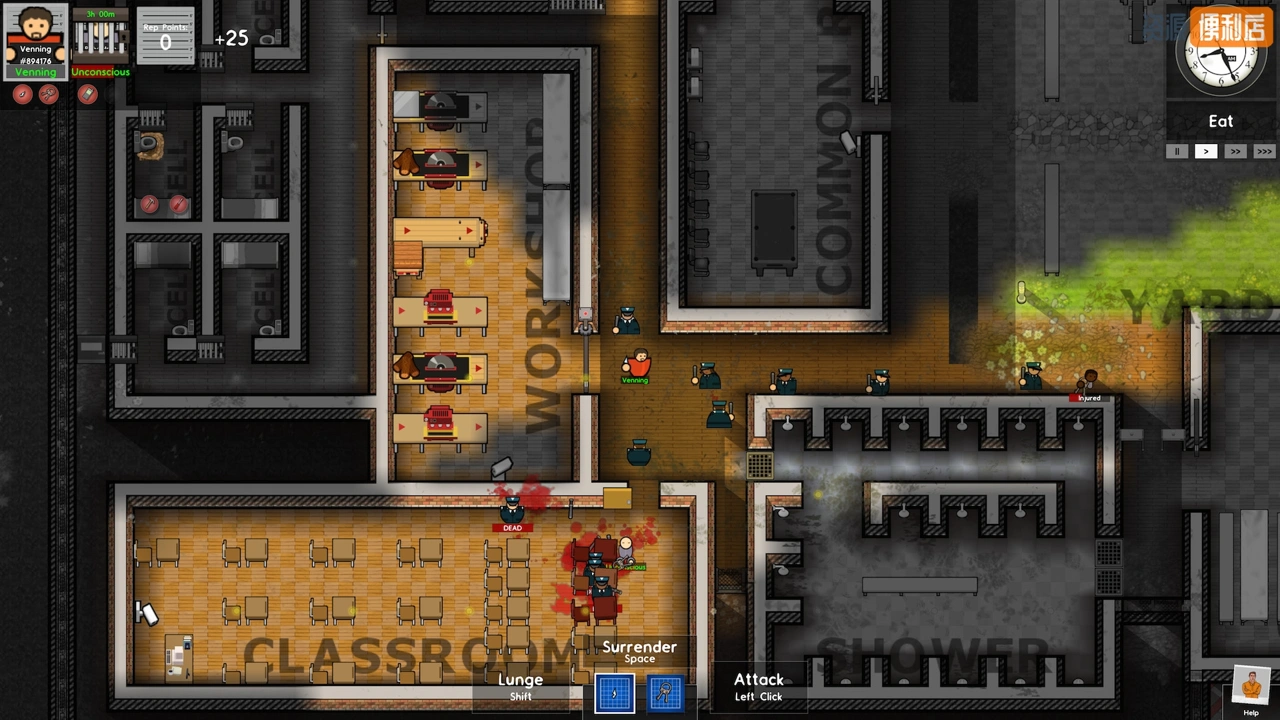Pause the game with the pause button
Viewport: 1280px width, 720px height.
[1177, 151]
